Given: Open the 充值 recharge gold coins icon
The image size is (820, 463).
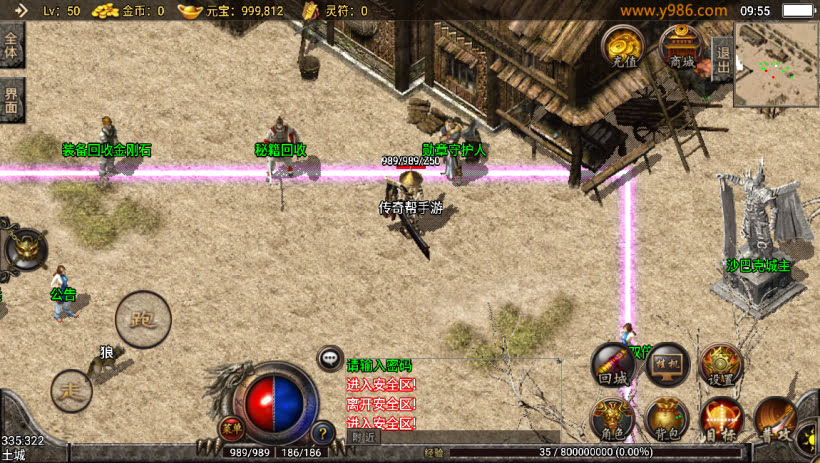Looking at the screenshot, I should pyautogui.click(x=623, y=45).
